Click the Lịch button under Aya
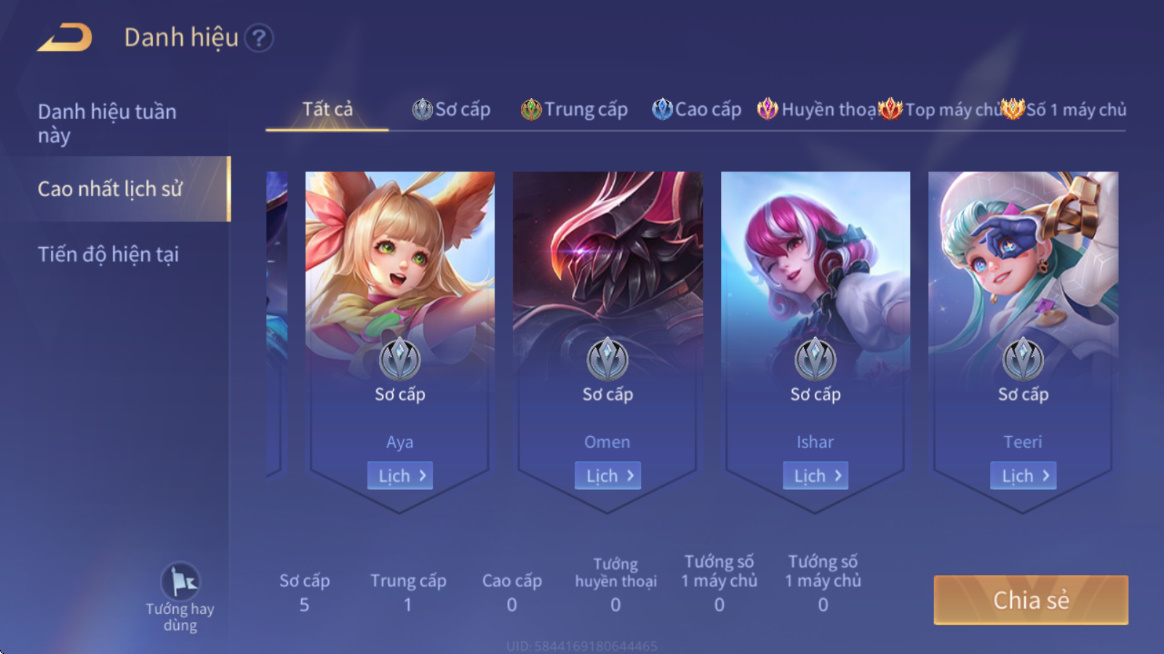Screen dimensions: 1164x654 (x=400, y=476)
